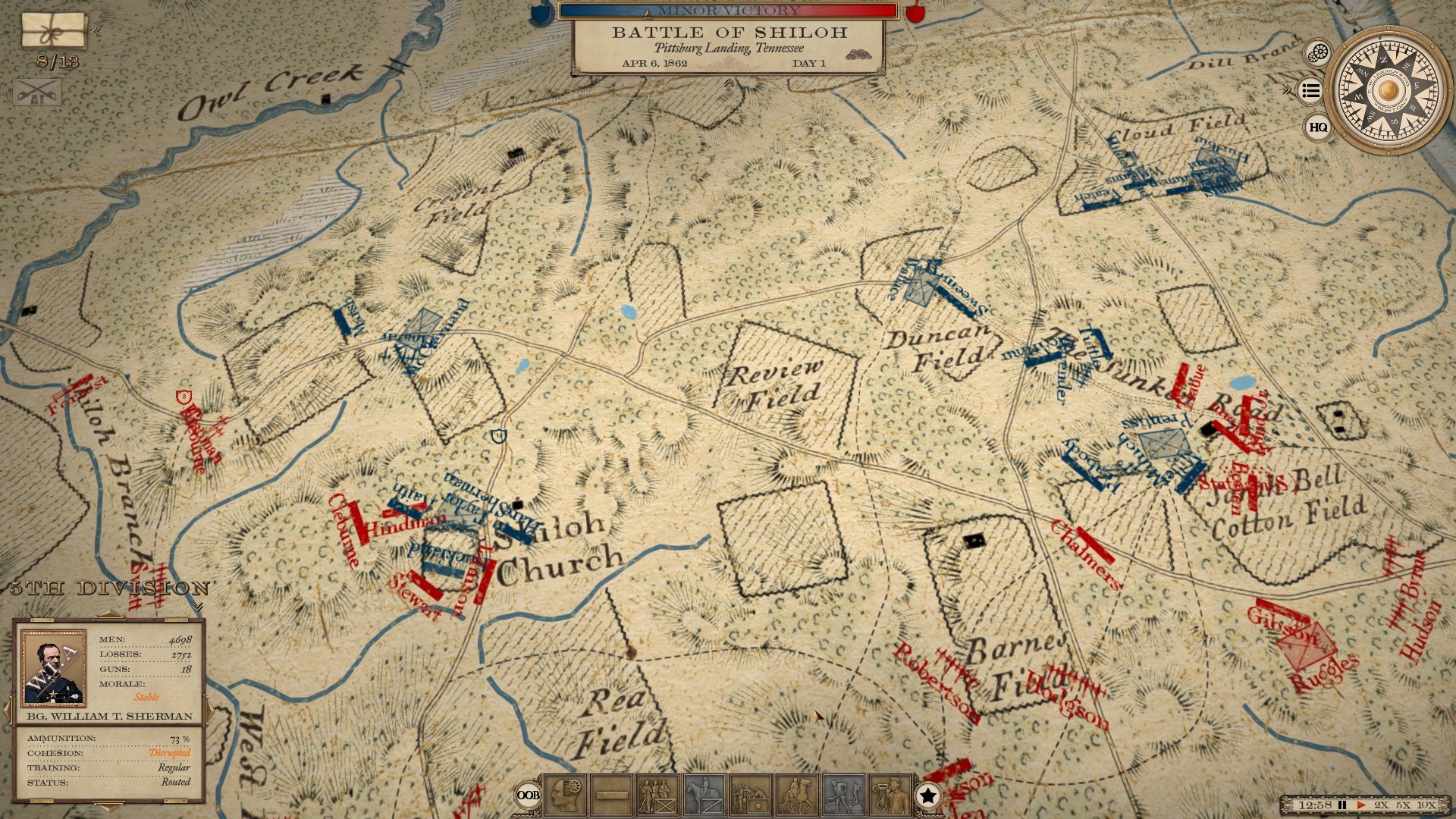Open the tied dispatch letter messages
Viewport: 1456px width, 819px height.
click(53, 30)
